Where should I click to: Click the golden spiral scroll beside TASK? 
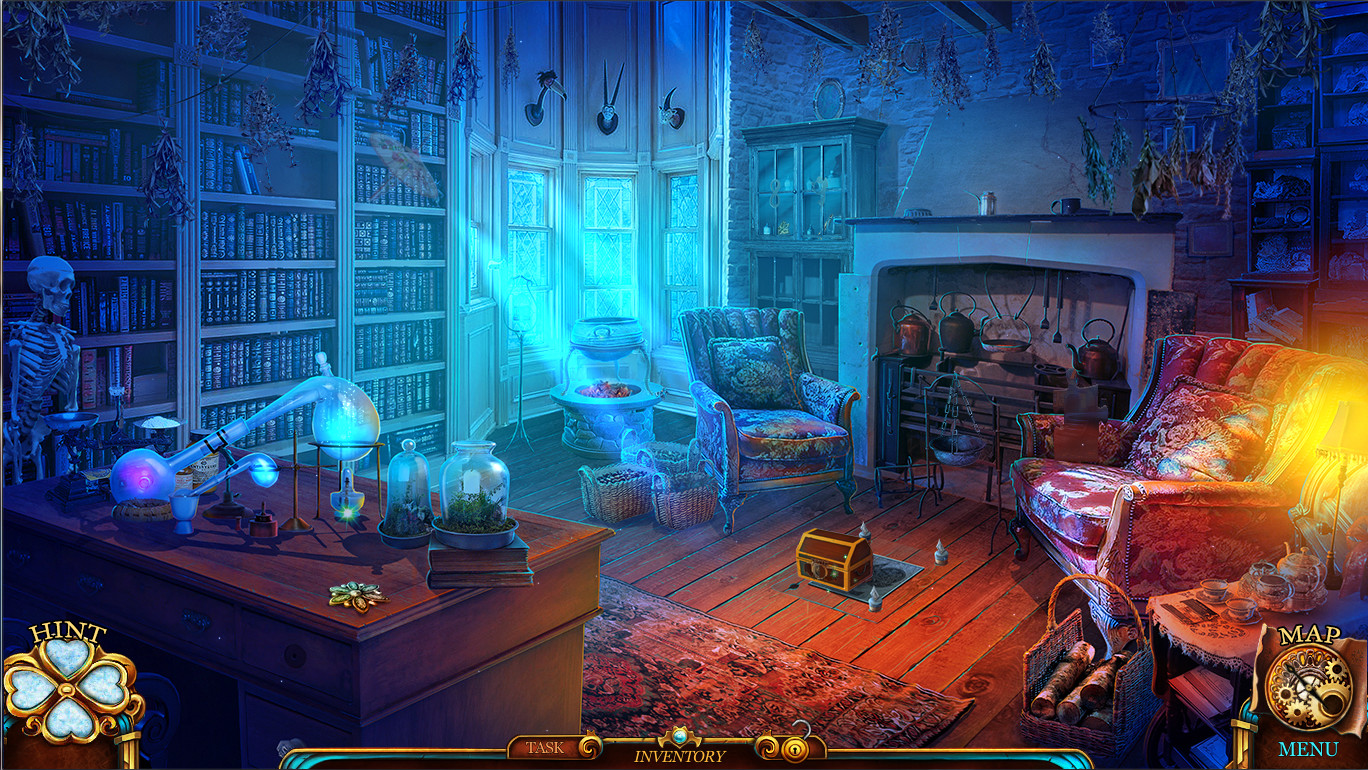coord(588,747)
